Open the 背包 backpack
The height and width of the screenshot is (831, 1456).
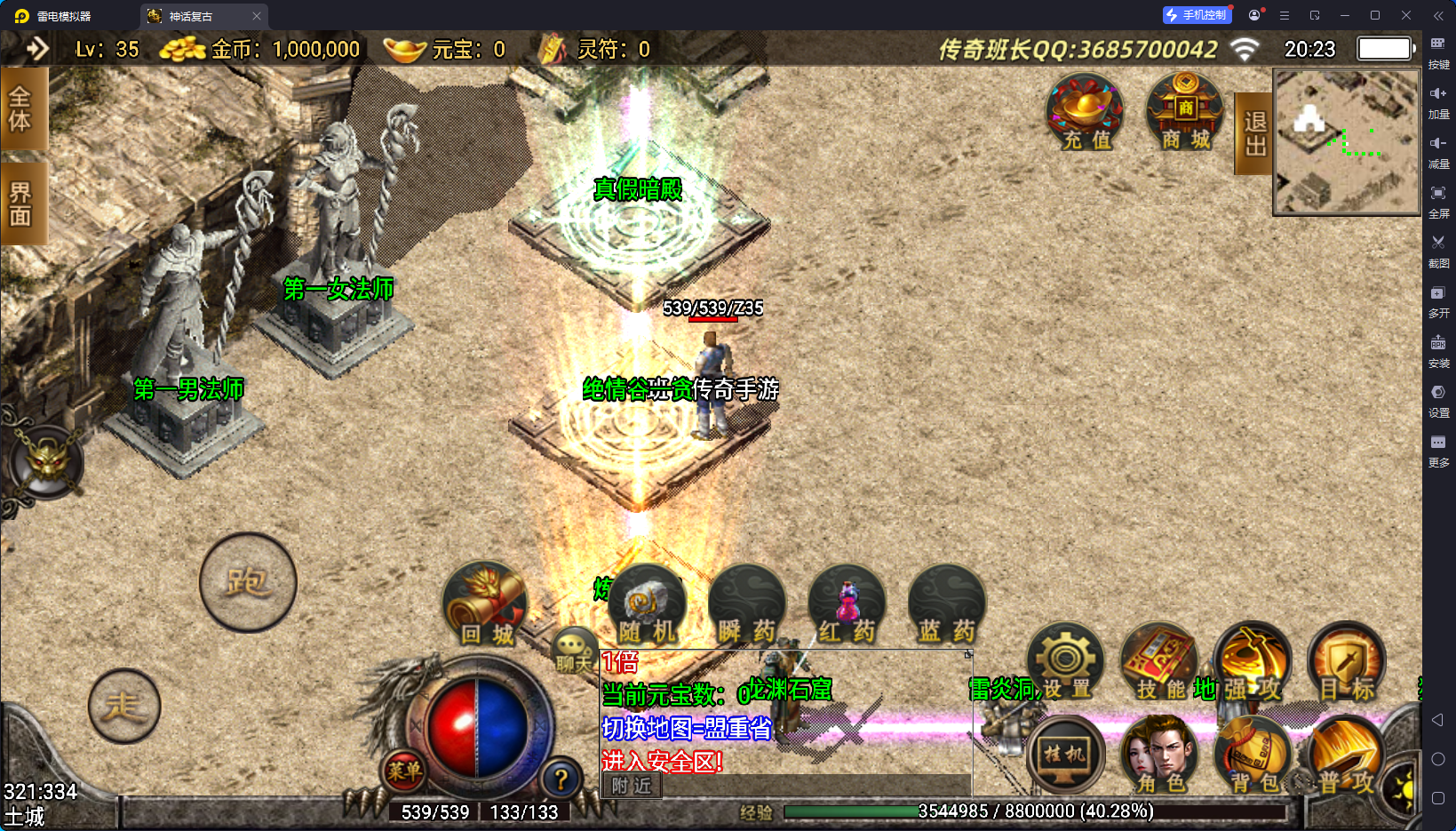[x=1253, y=755]
